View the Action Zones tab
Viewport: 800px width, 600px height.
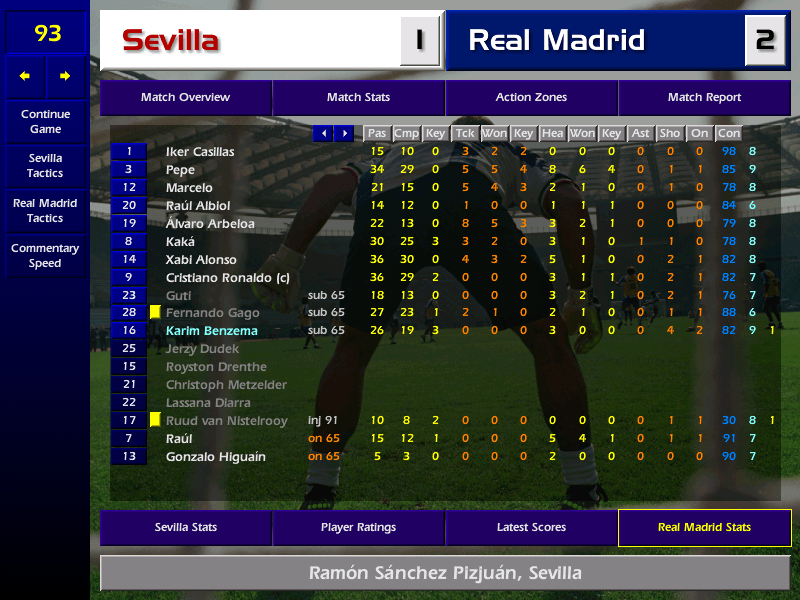tap(531, 97)
